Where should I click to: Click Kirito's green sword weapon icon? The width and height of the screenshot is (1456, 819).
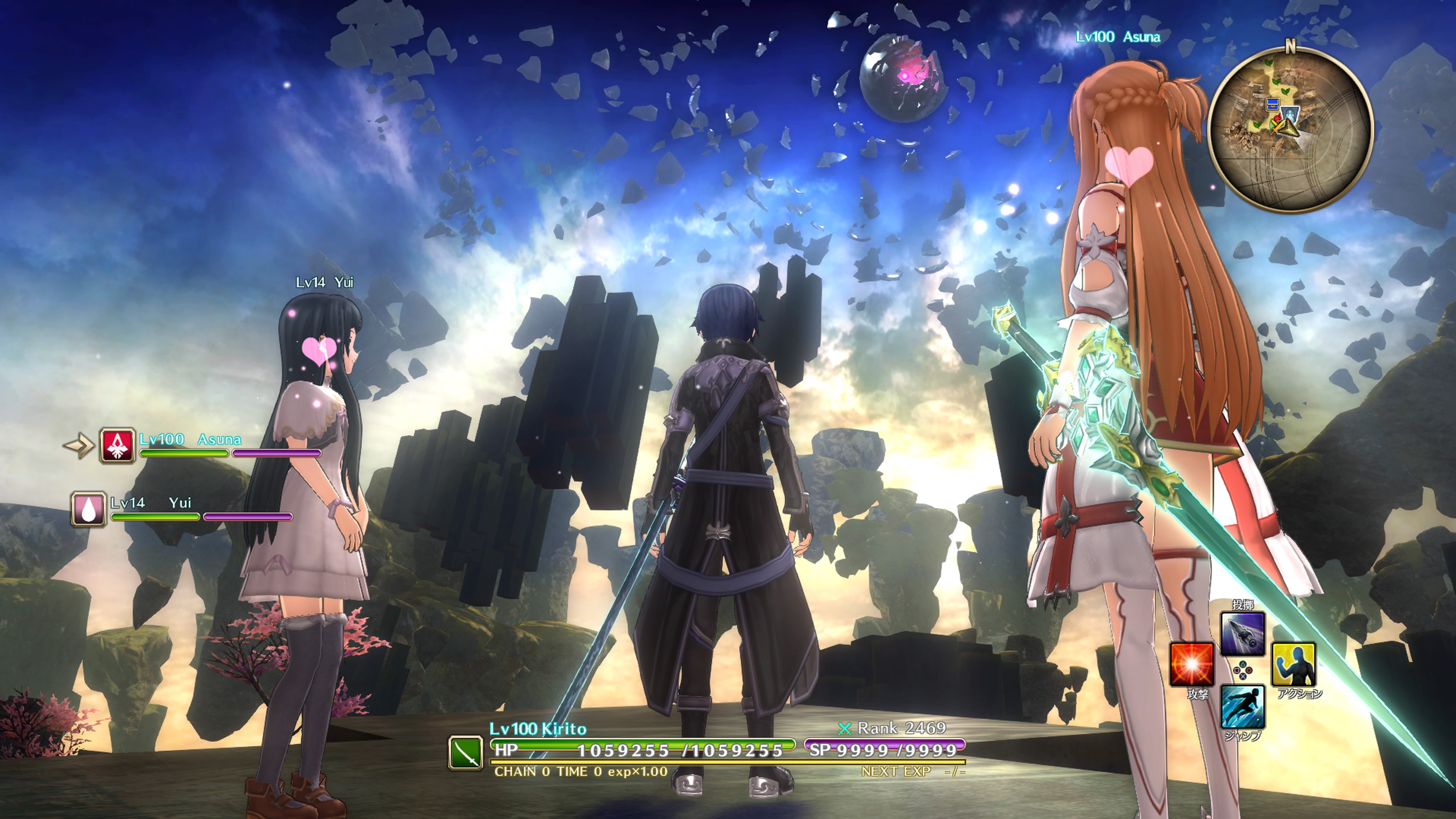(466, 752)
